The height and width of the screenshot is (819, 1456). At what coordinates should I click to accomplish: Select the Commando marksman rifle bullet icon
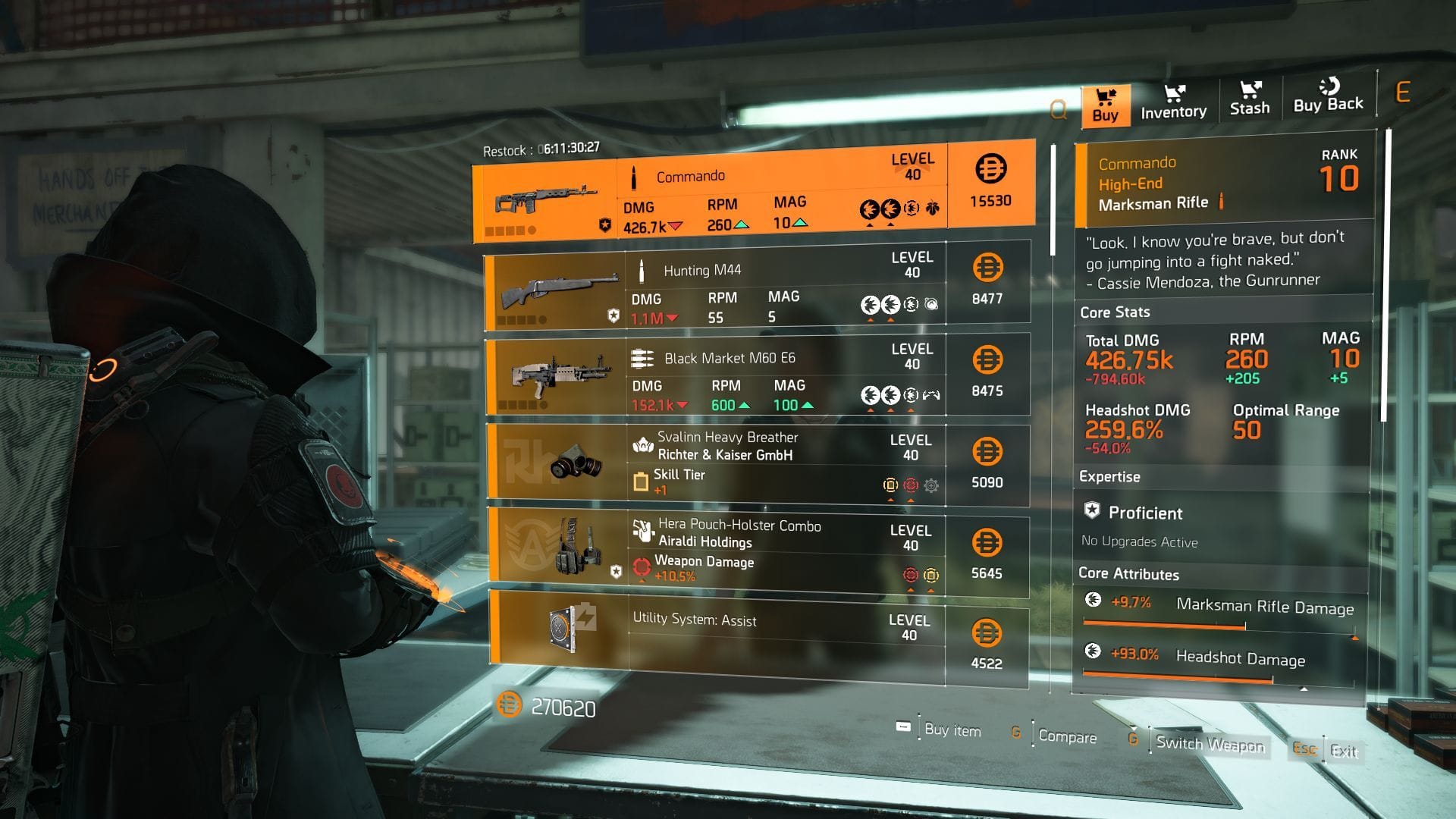tap(635, 174)
